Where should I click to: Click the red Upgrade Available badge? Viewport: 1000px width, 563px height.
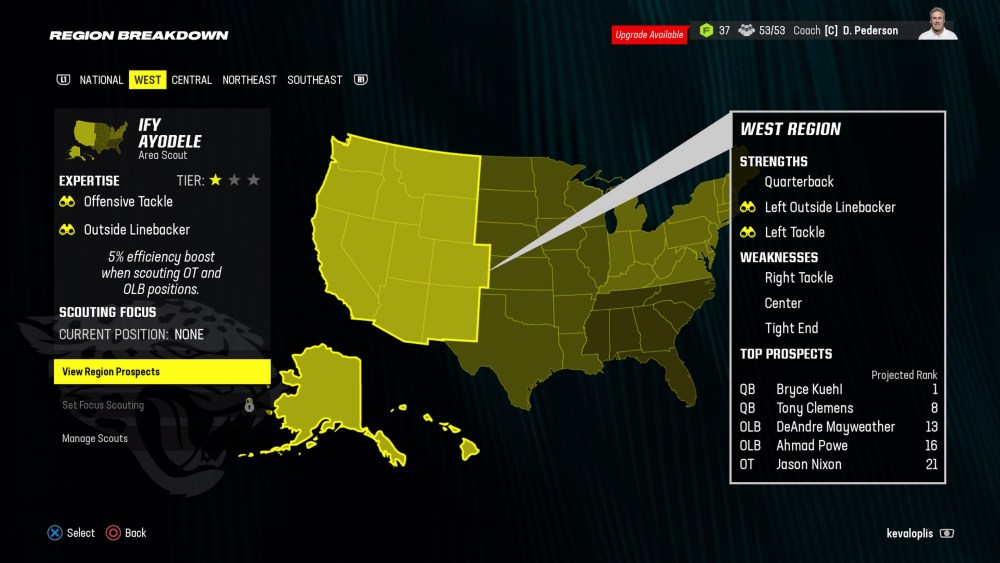[x=649, y=35]
